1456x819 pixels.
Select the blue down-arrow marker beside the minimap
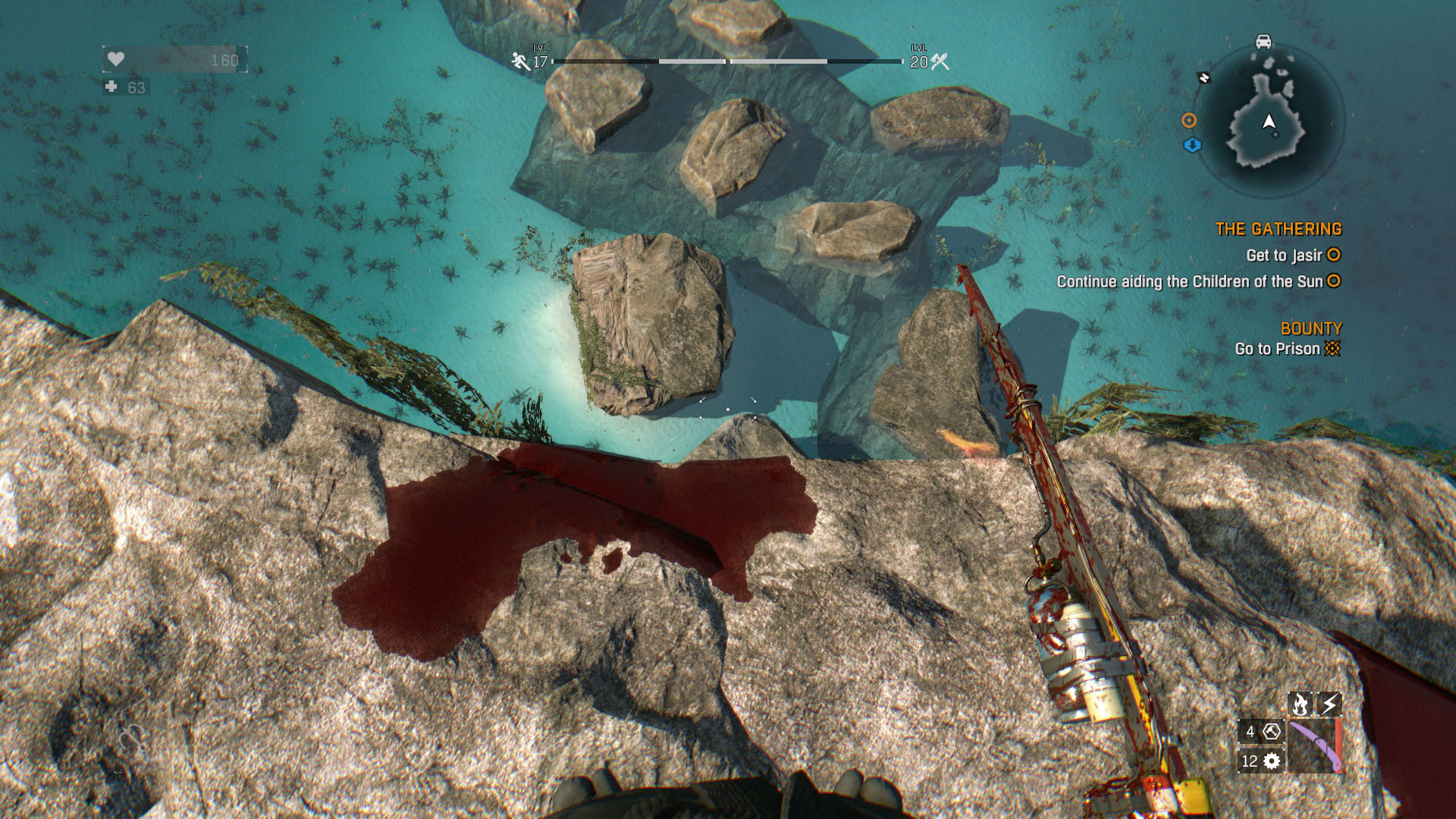point(1192,145)
